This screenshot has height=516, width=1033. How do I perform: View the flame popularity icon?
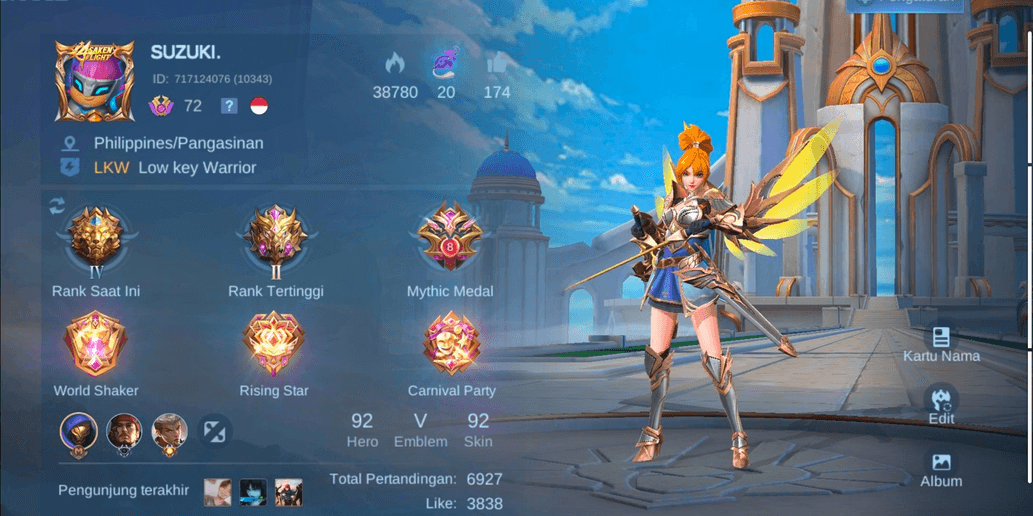coord(395,64)
